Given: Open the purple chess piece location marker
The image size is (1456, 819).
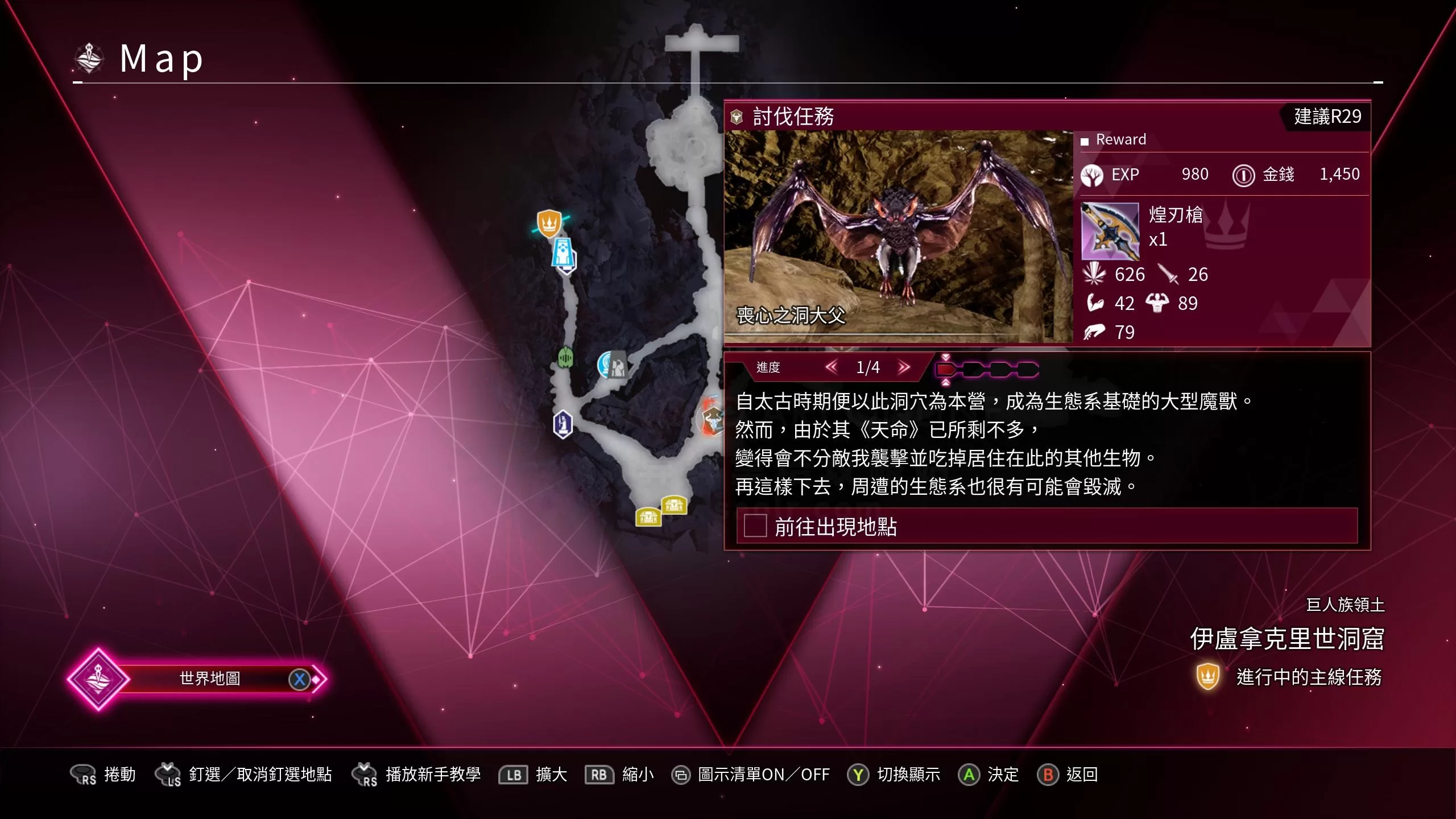Looking at the screenshot, I should pos(562,424).
